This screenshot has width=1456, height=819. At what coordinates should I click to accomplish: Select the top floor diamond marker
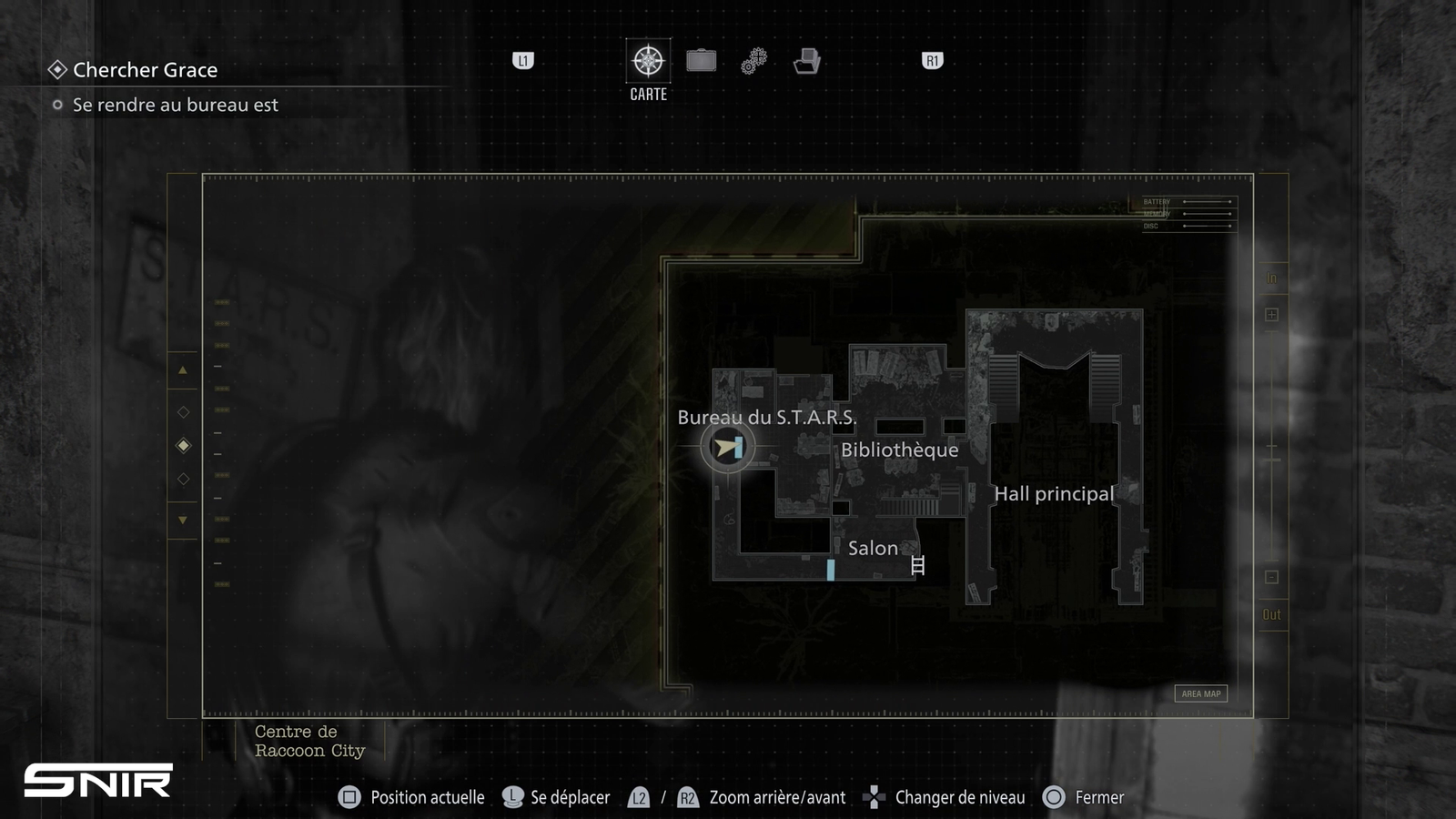coord(183,412)
